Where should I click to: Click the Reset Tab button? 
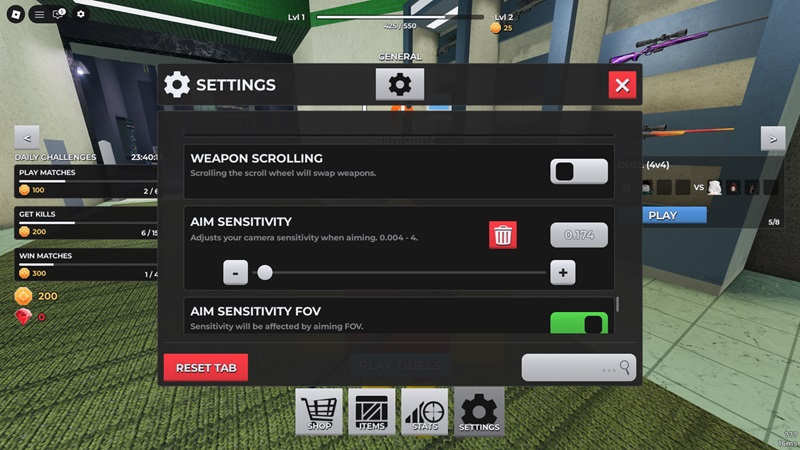coord(206,368)
